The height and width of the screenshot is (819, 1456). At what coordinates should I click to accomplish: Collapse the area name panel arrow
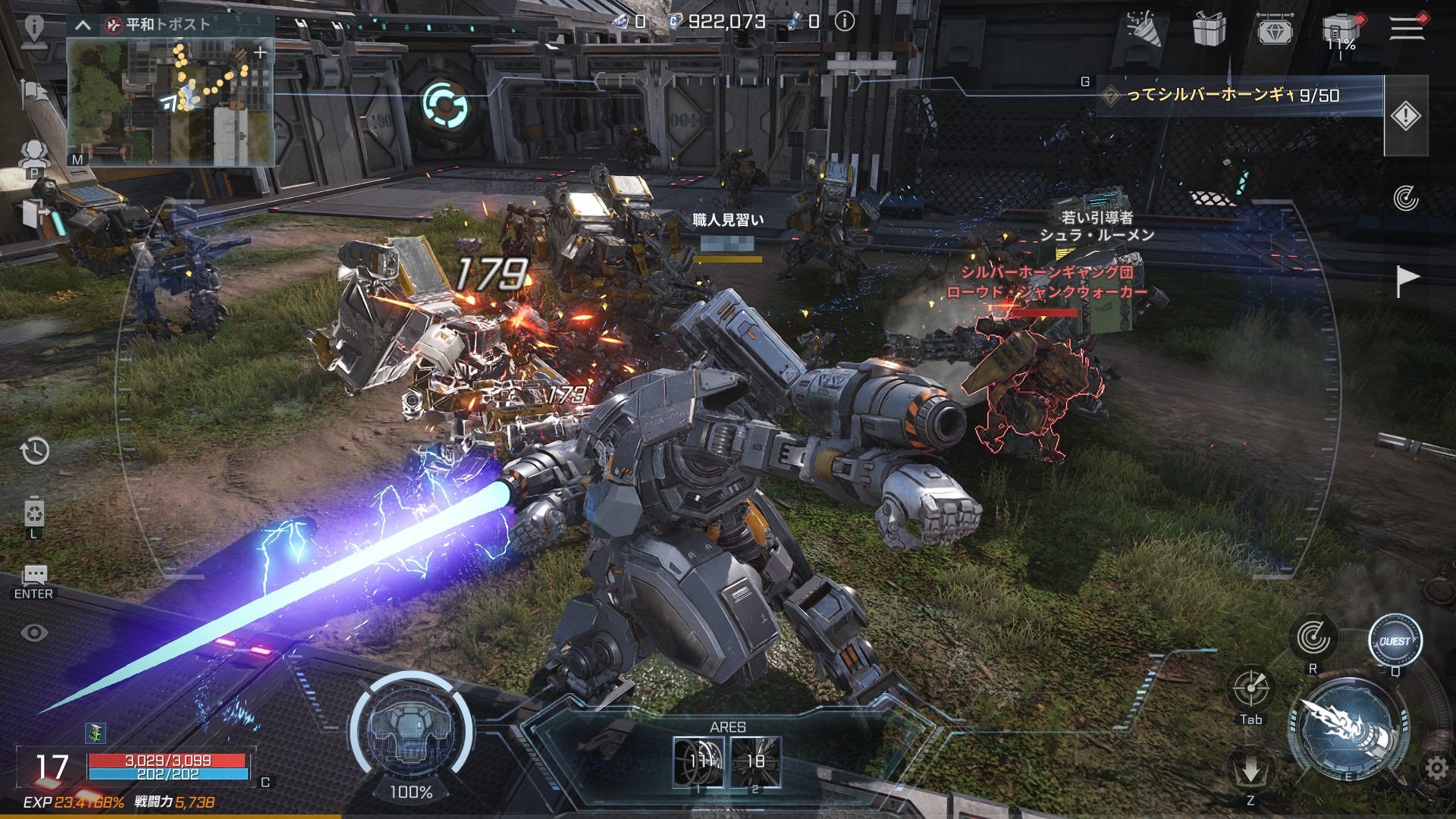(x=83, y=25)
